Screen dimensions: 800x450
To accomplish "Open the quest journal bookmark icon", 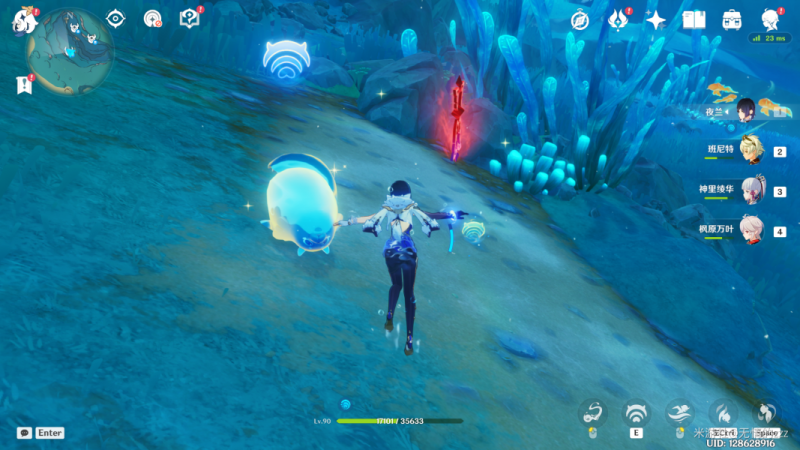I will [24, 86].
